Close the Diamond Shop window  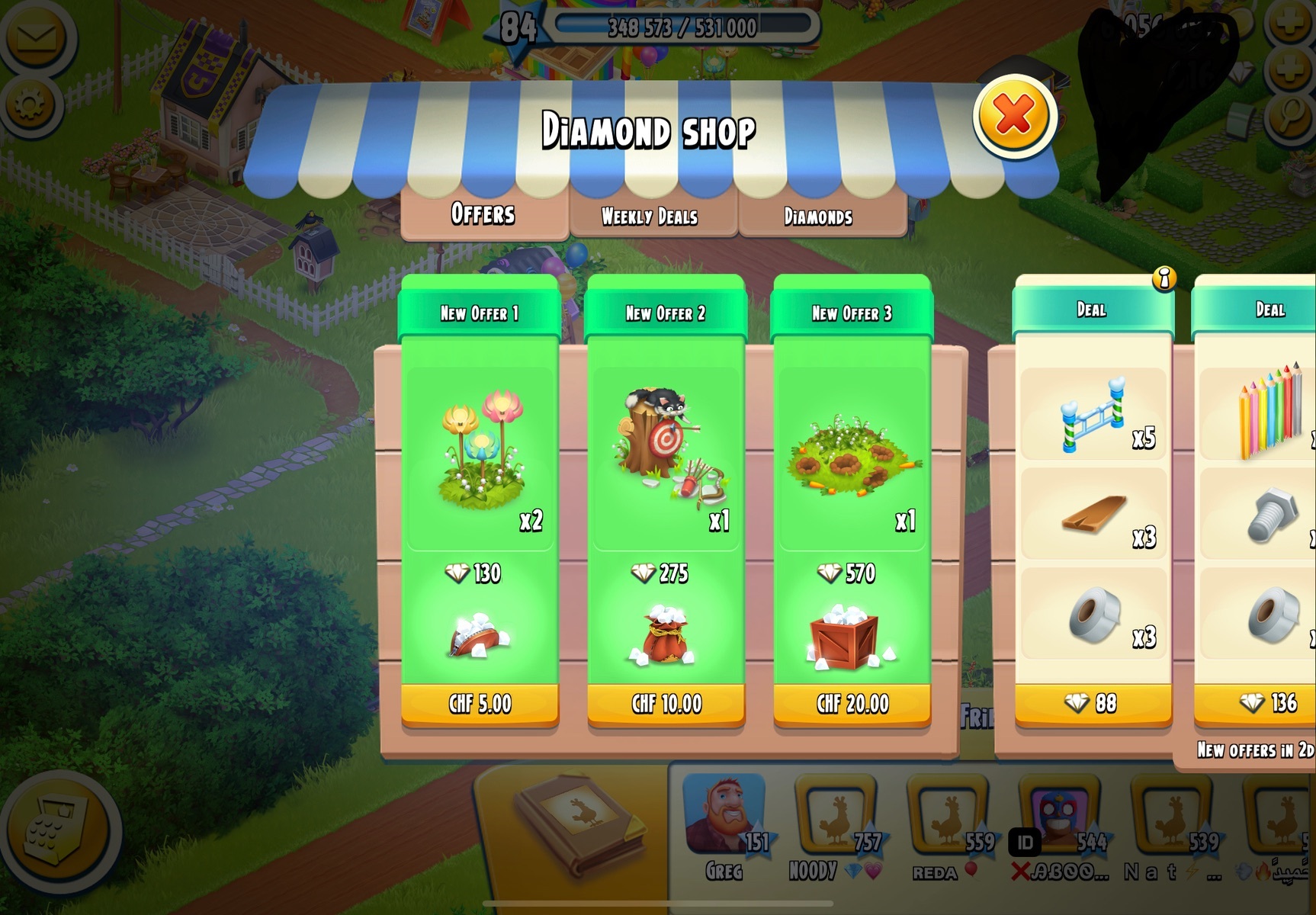click(x=1013, y=117)
